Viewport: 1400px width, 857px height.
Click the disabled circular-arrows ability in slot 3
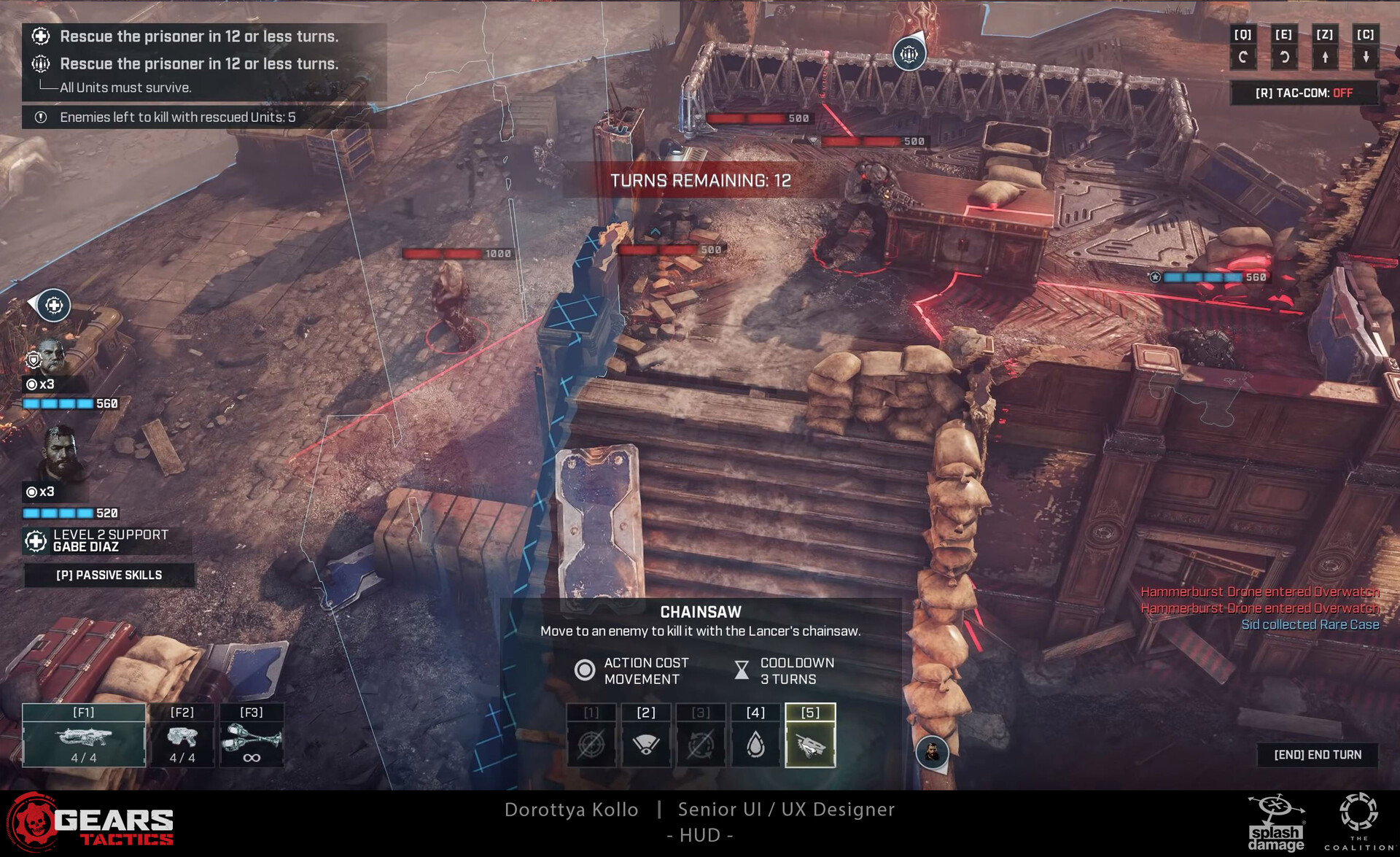[701, 735]
